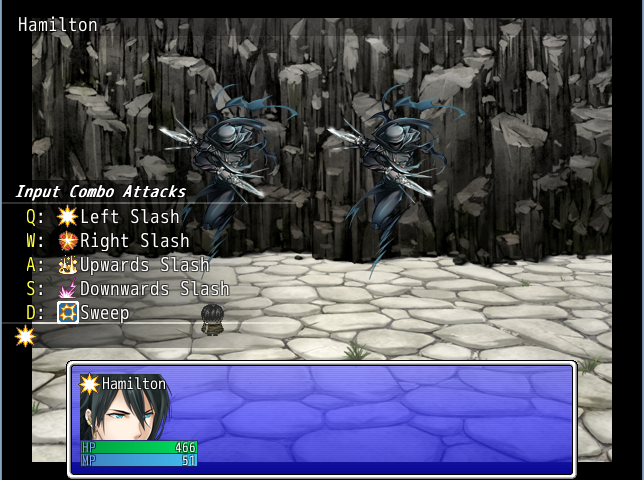Pick the Downwards Slash combo attack

pos(153,289)
